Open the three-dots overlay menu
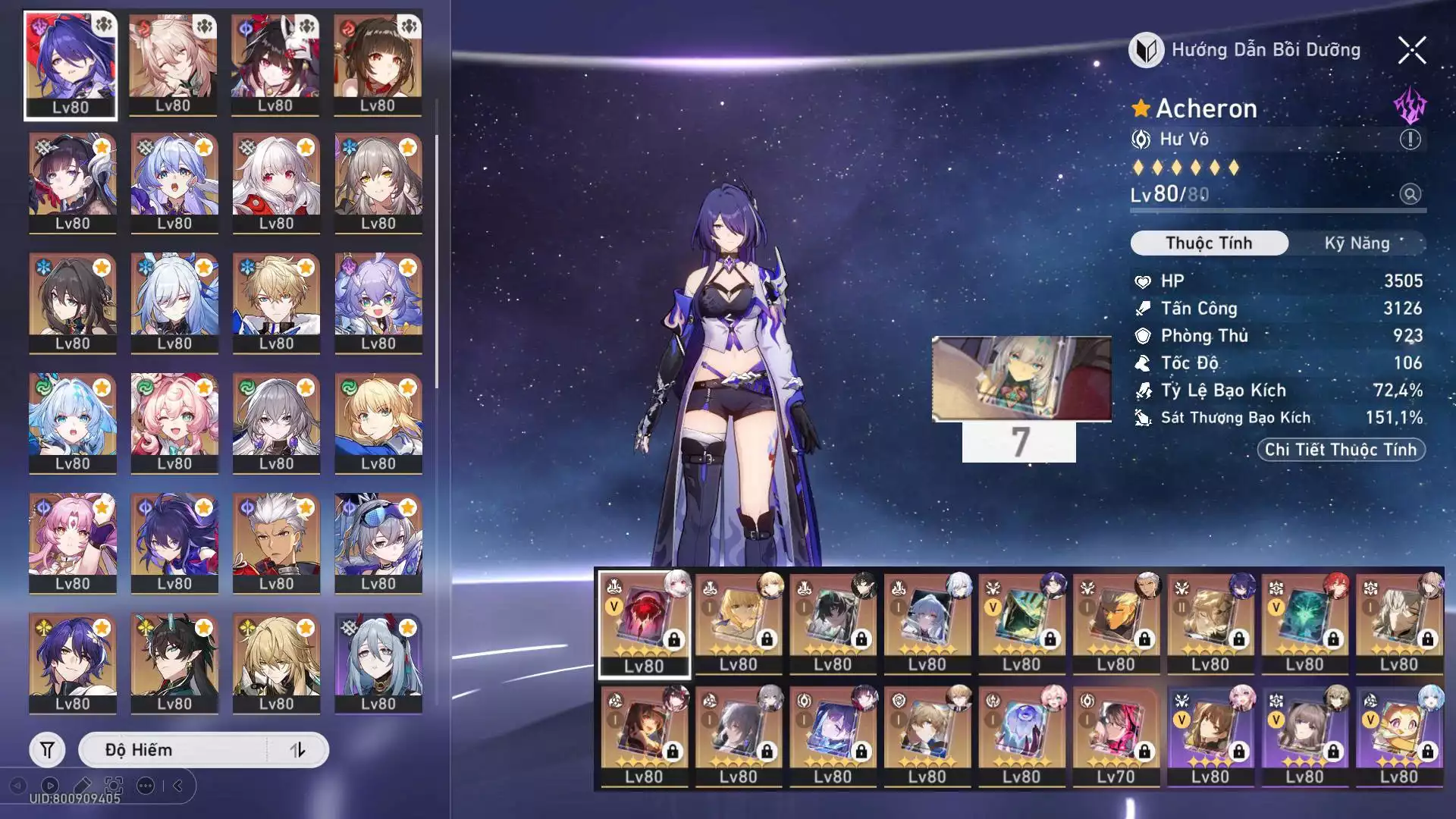 pos(146,786)
